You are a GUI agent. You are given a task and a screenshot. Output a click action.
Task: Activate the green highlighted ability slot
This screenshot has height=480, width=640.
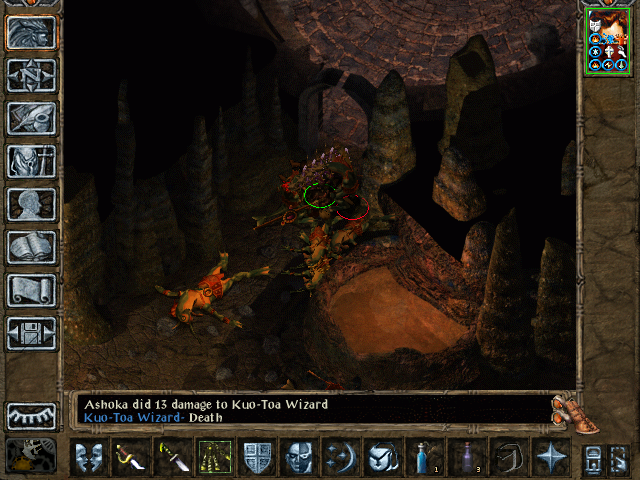(215, 458)
